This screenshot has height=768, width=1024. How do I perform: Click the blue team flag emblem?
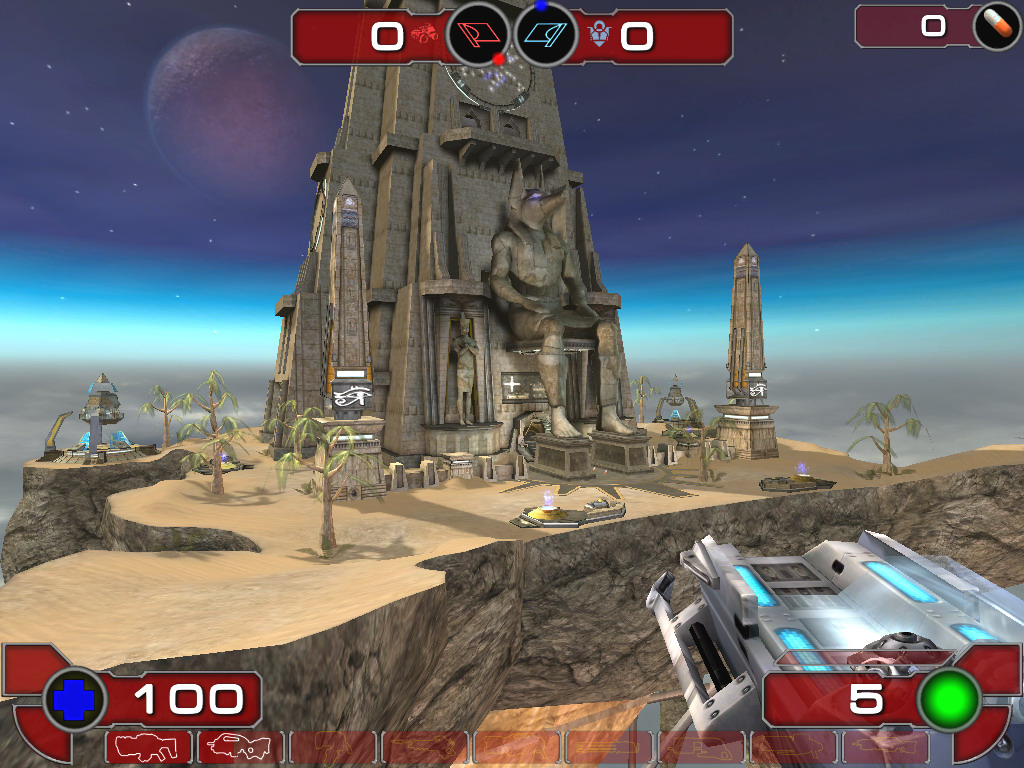click(x=546, y=36)
